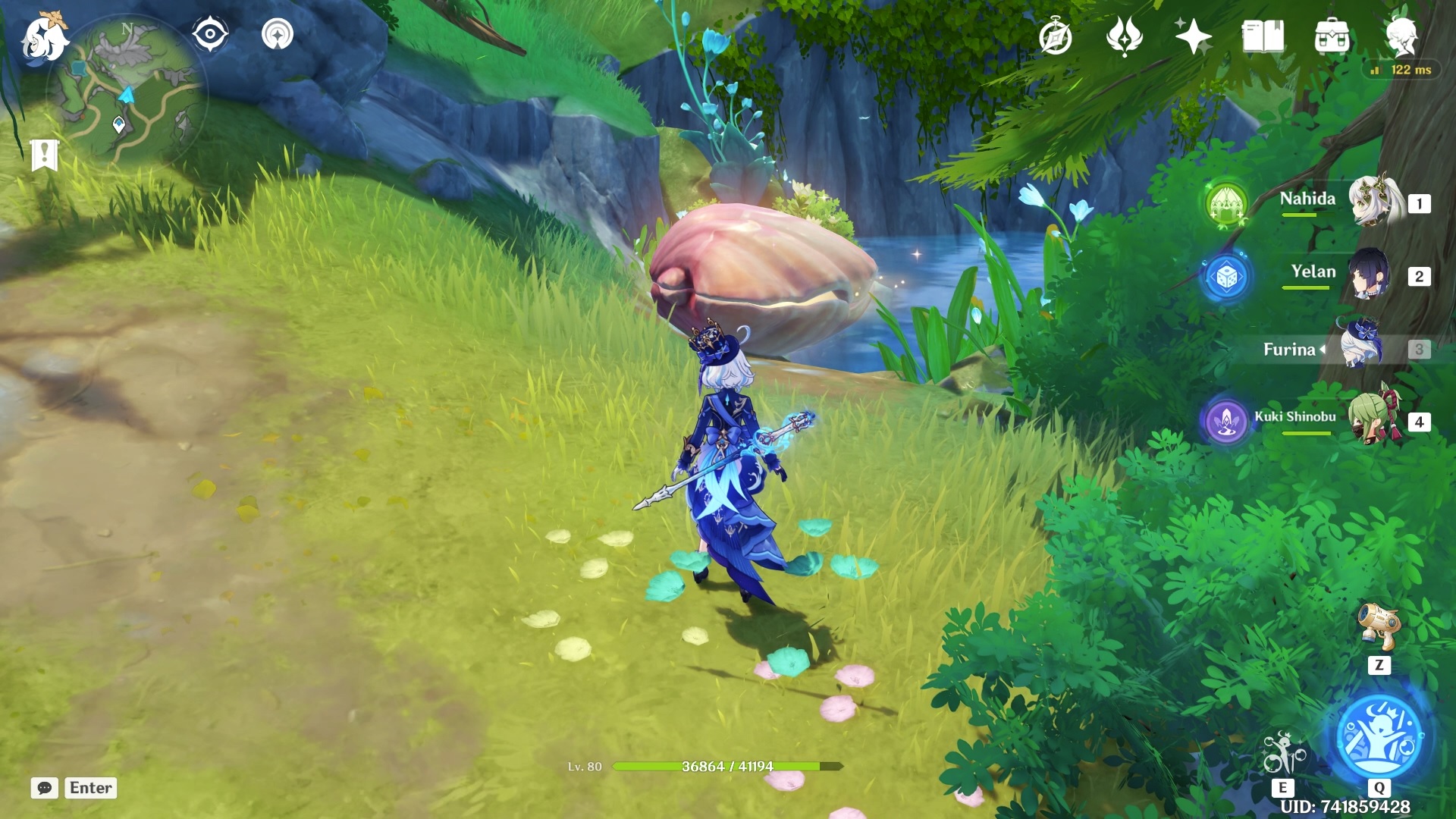Open the Adventurer Handbook book icon

click(x=1263, y=37)
